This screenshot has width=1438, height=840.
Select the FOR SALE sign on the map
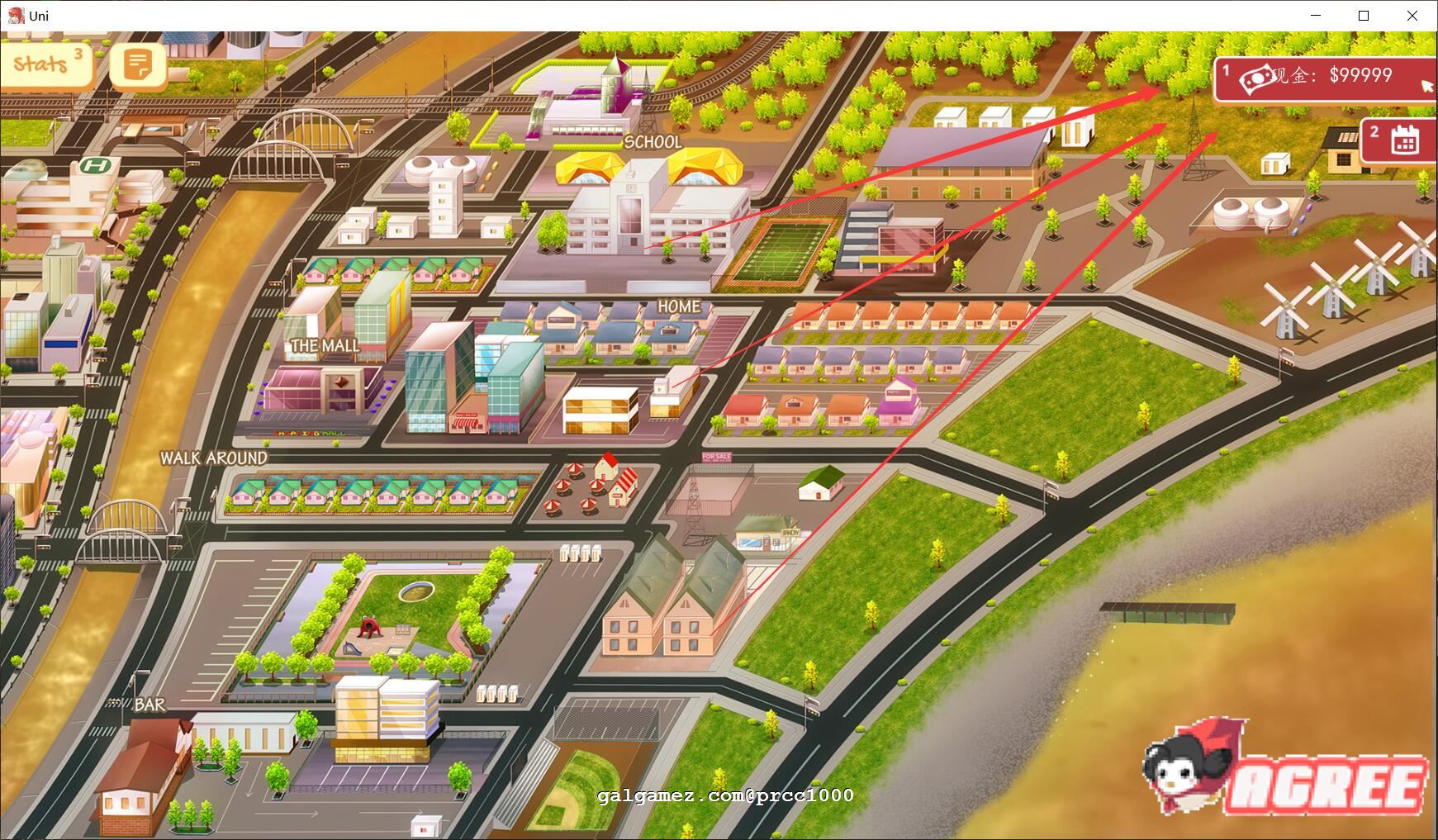click(715, 456)
